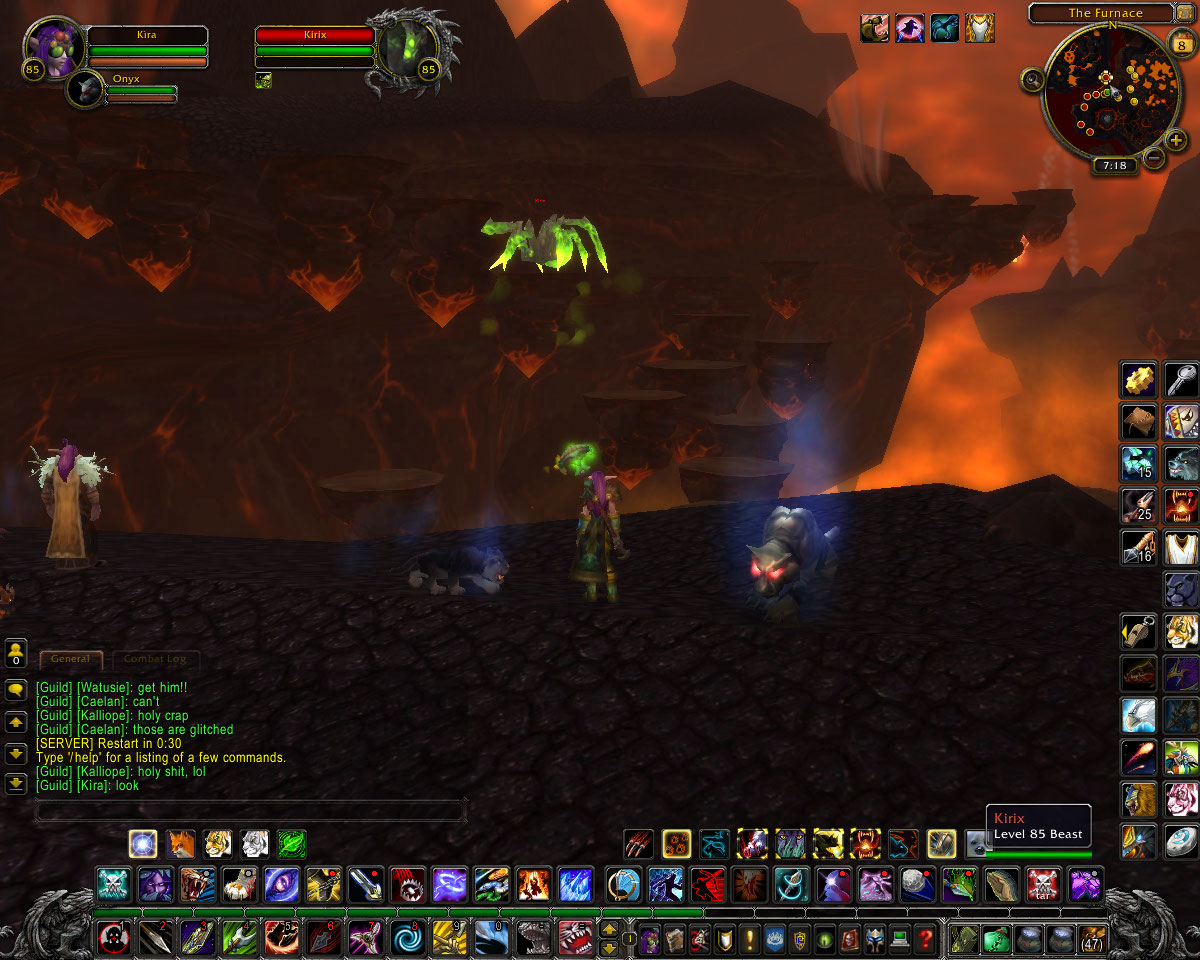Open the chat menu speech bubble button
Viewport: 1200px width, 960px height.
tap(16, 690)
